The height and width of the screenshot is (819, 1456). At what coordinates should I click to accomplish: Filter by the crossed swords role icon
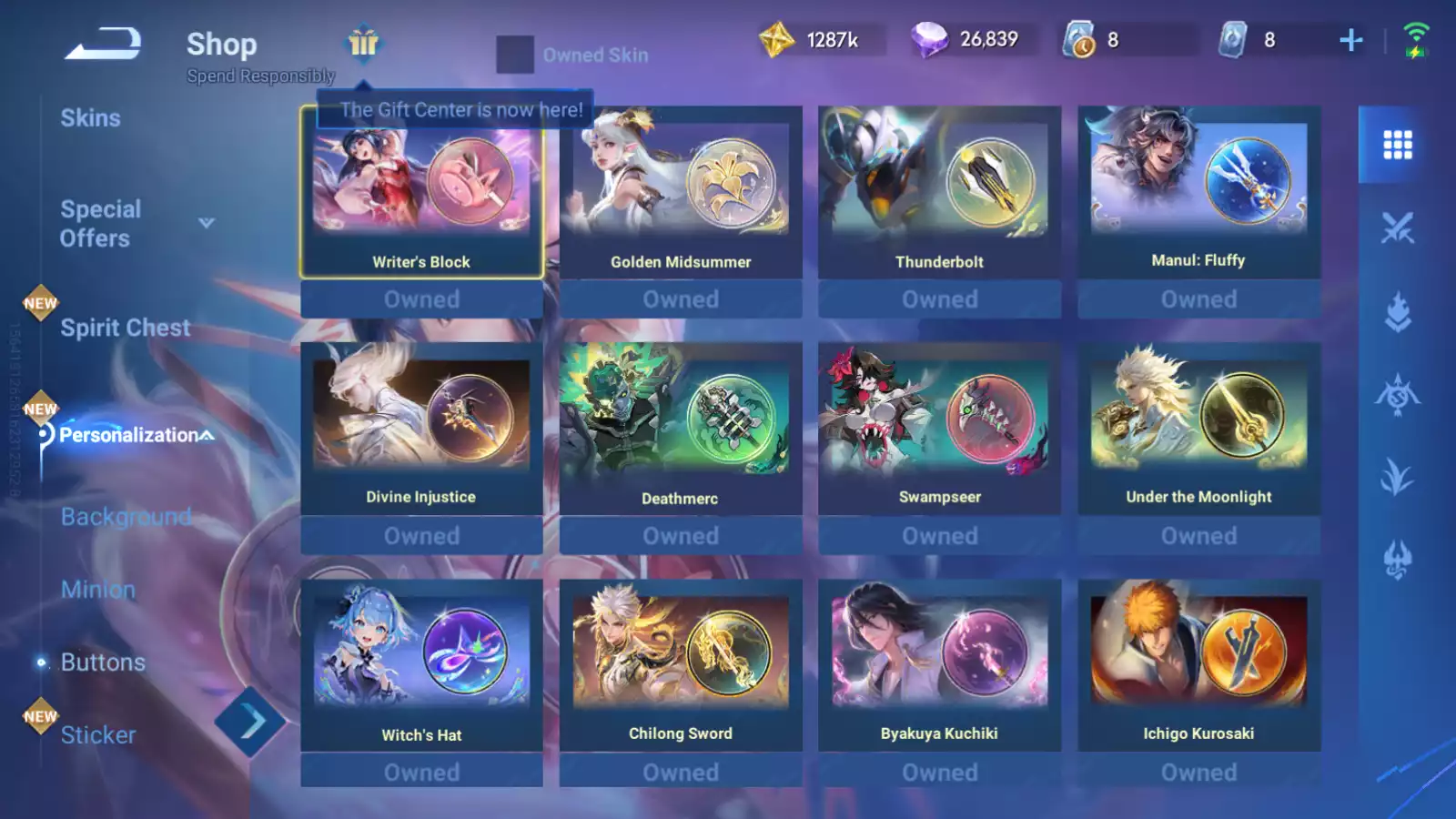pyautogui.click(x=1397, y=227)
